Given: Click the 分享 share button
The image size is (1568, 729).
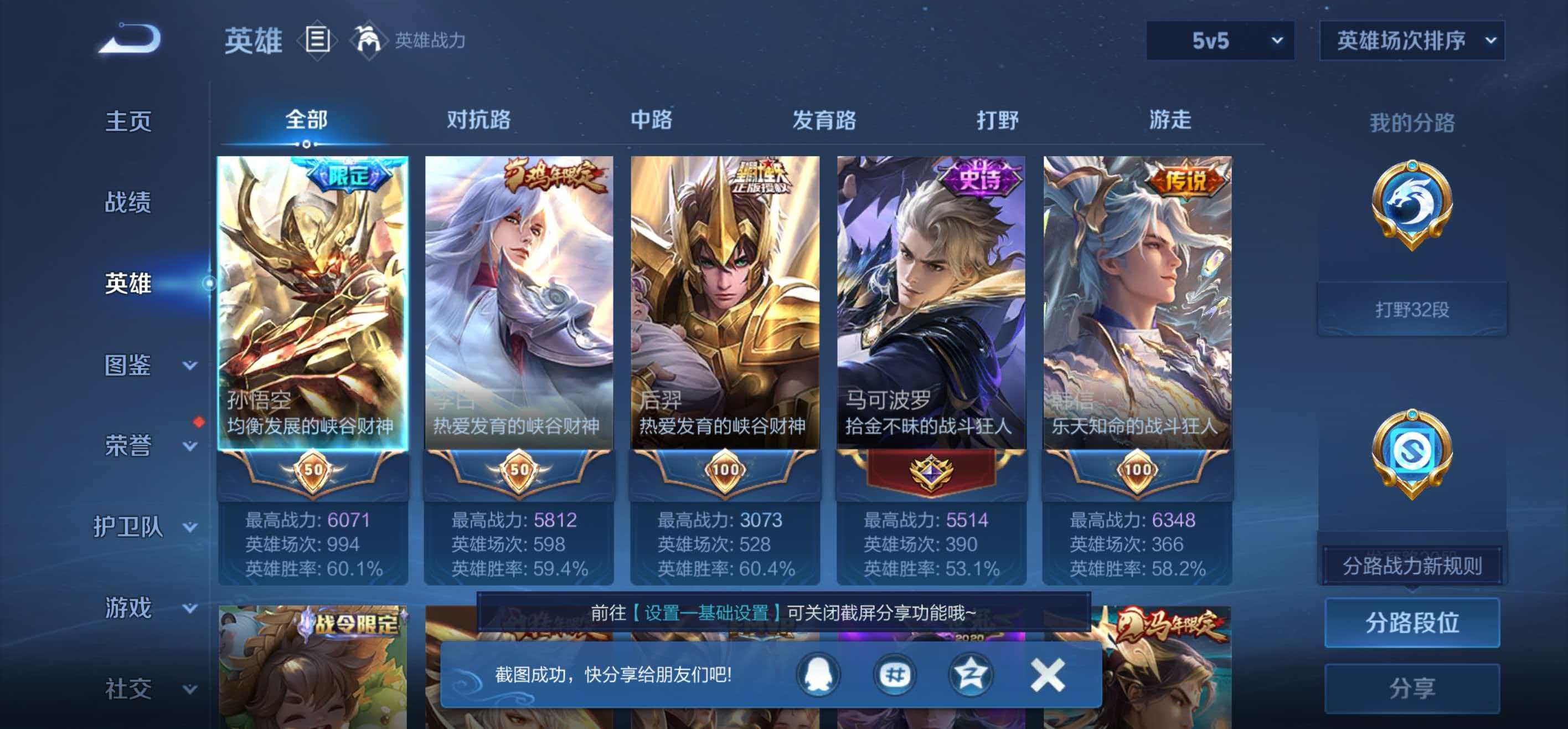Looking at the screenshot, I should pos(1412,687).
